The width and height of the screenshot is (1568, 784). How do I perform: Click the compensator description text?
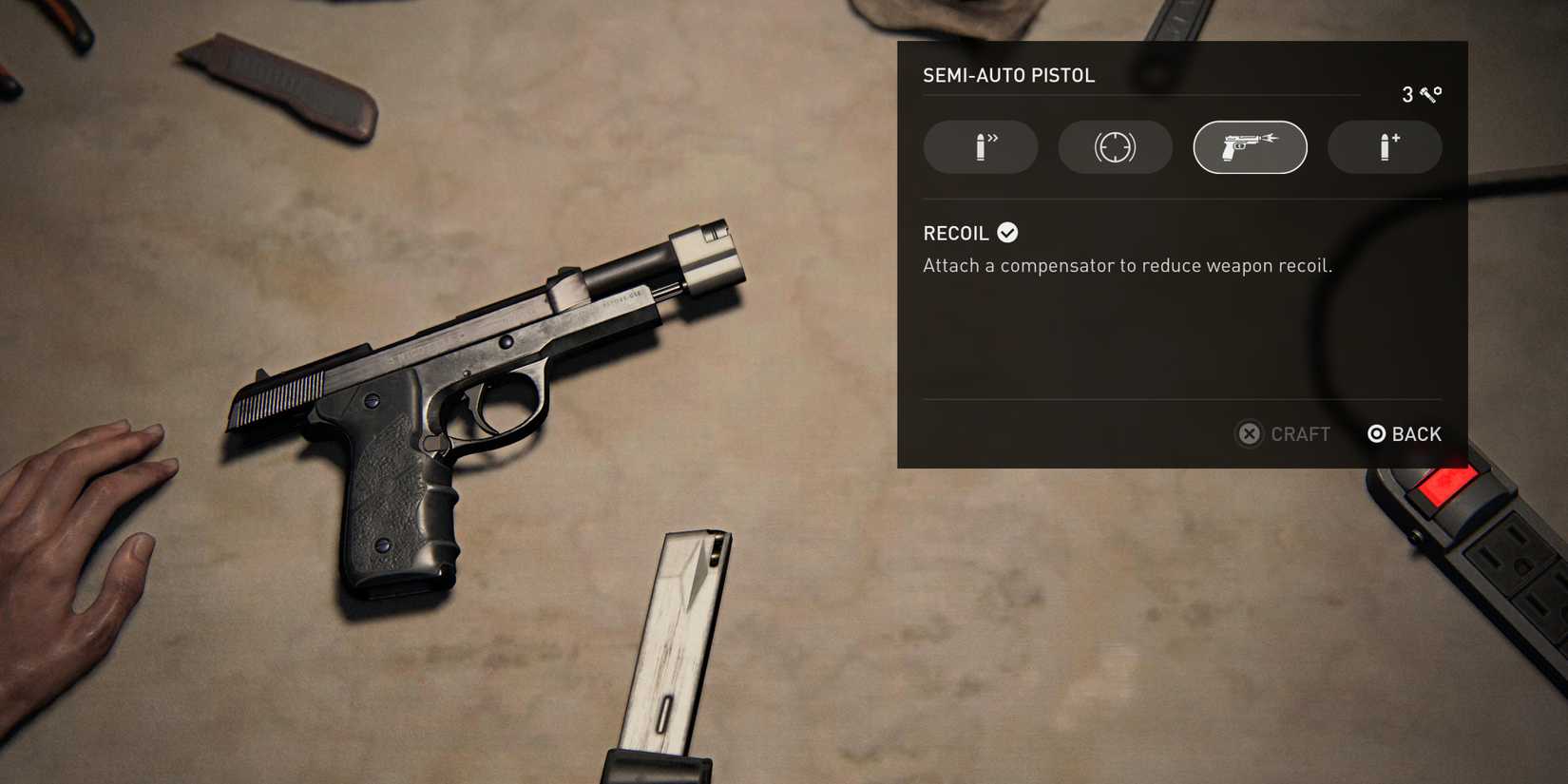pos(1127,265)
